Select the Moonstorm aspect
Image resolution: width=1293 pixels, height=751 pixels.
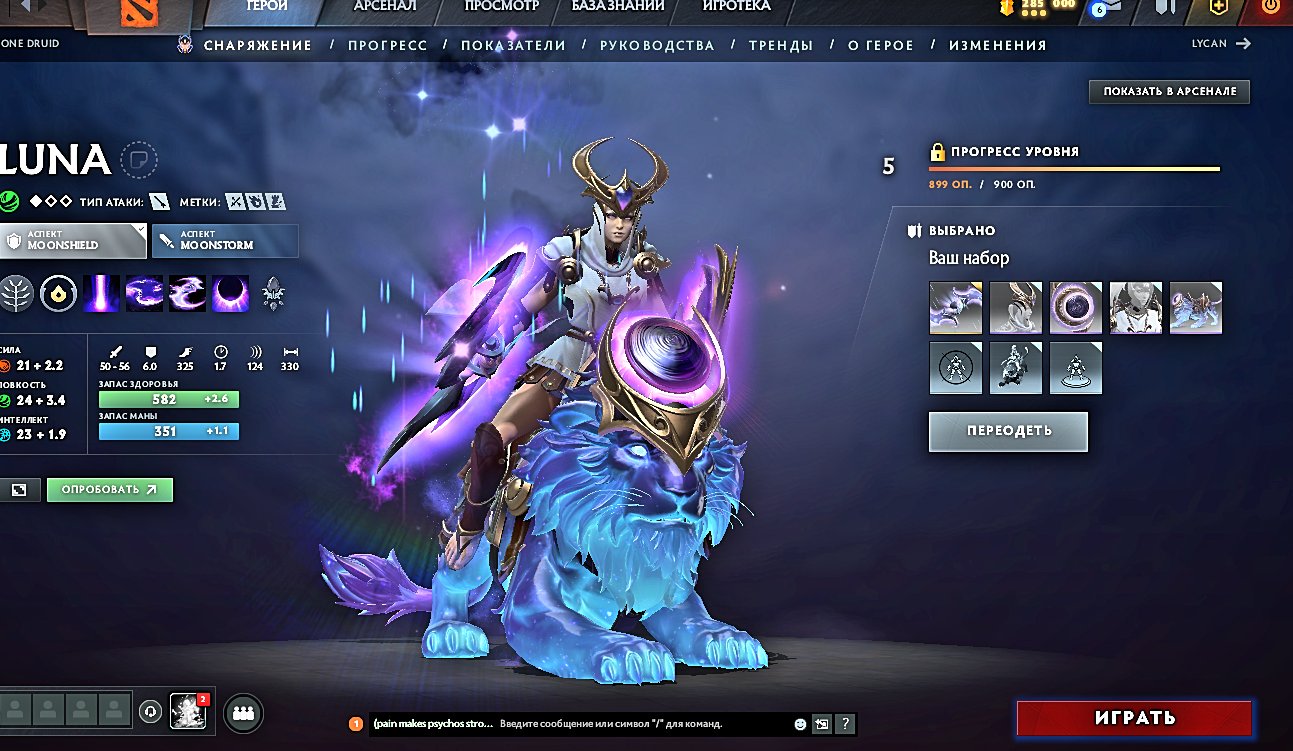click(x=224, y=240)
